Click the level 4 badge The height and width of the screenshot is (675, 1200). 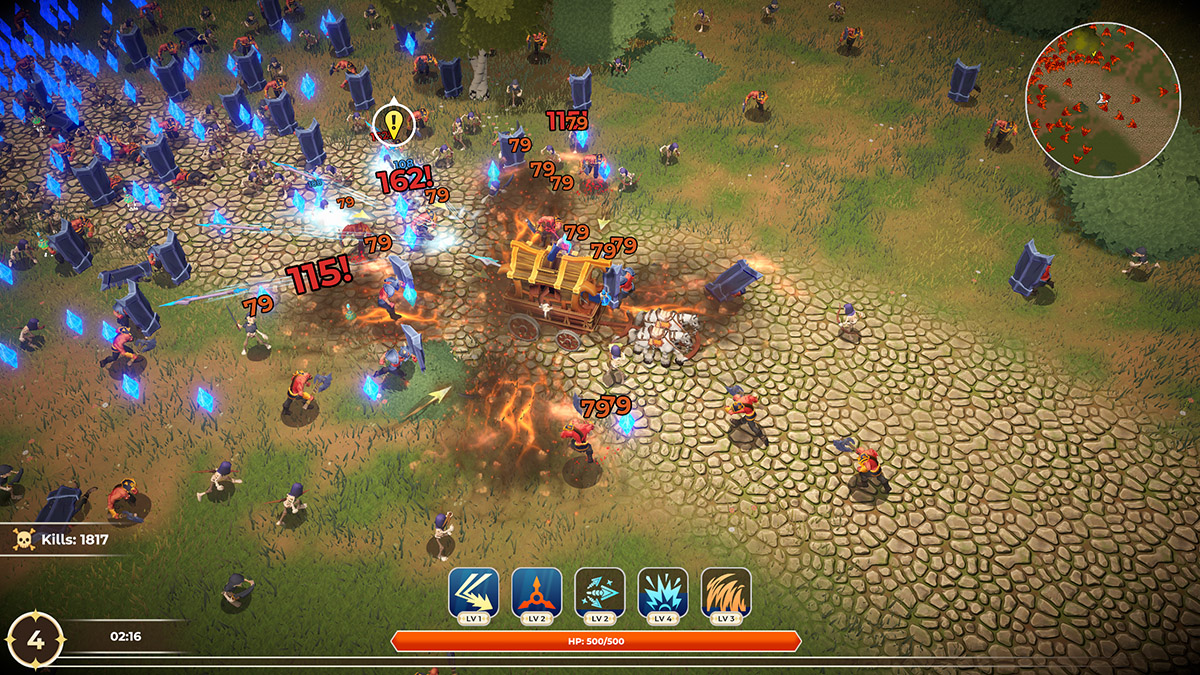coord(35,640)
